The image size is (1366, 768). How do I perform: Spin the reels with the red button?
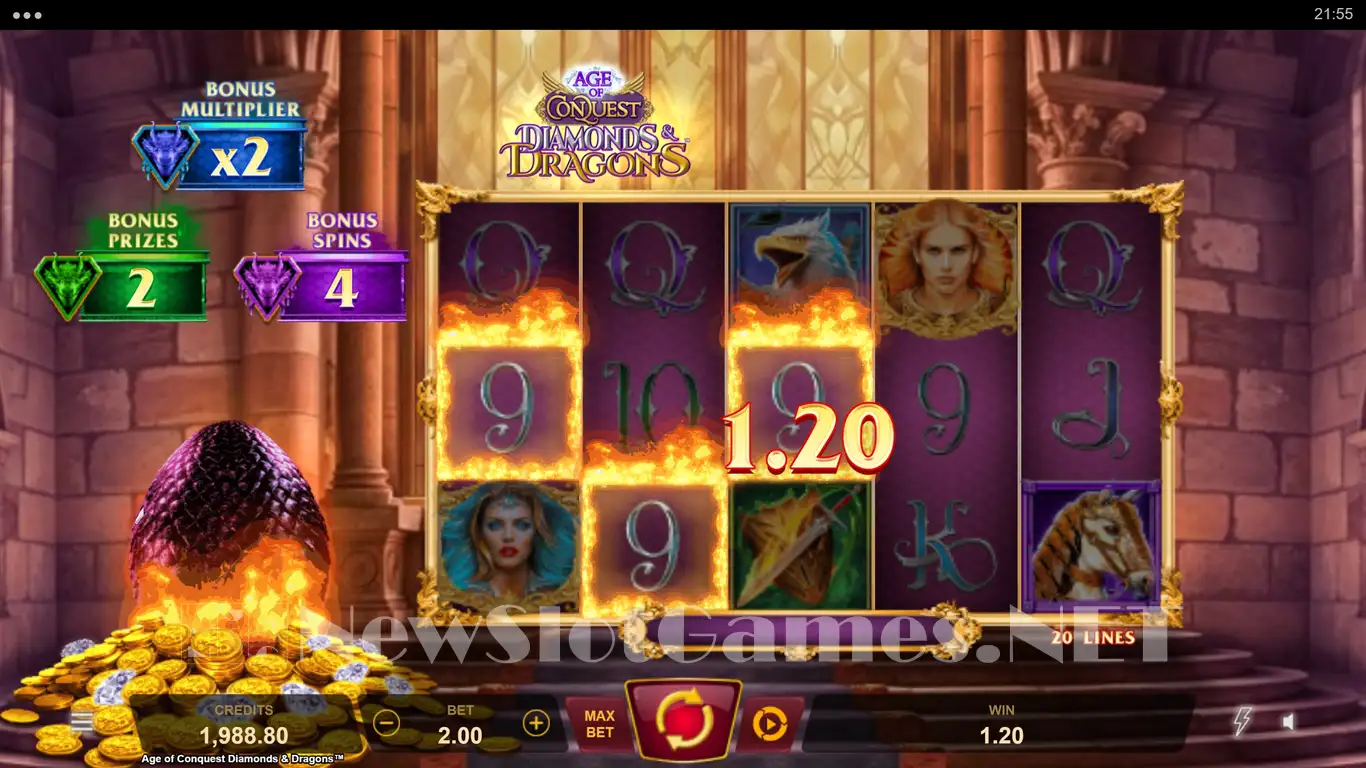click(x=683, y=720)
